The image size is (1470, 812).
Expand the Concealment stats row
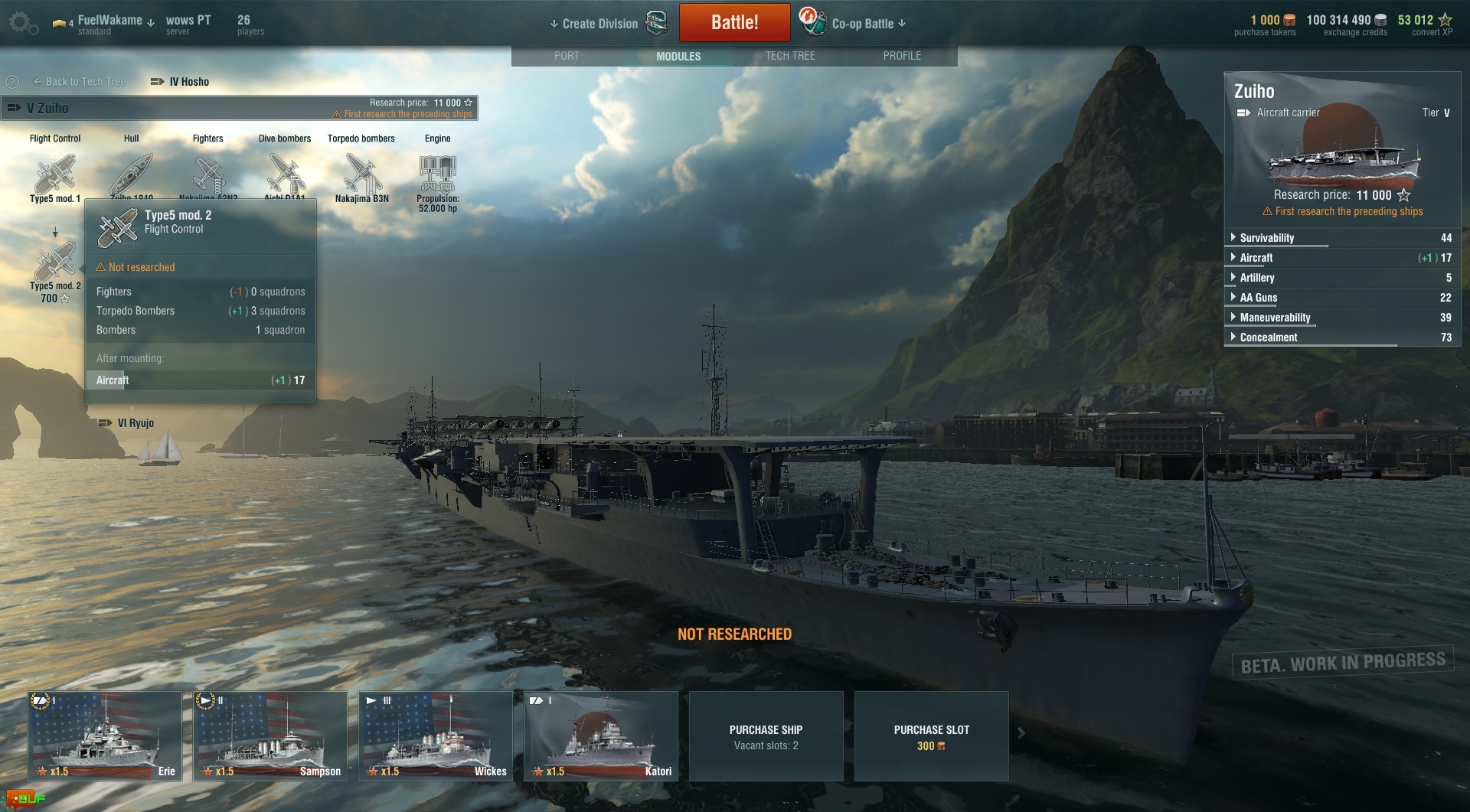(x=1268, y=338)
